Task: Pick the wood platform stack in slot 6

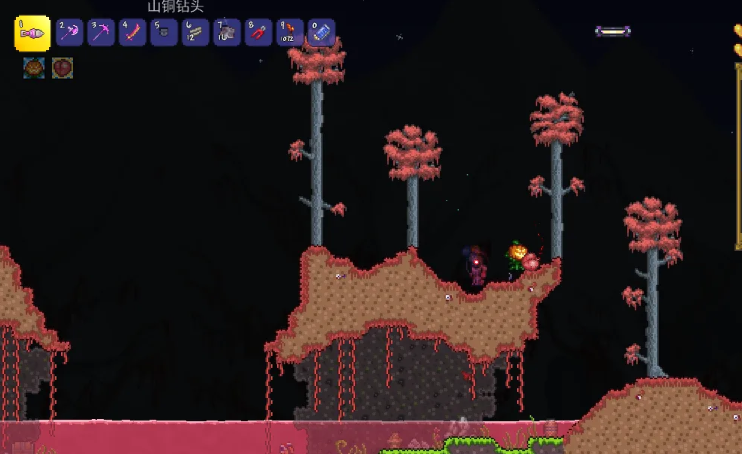Action: [x=196, y=33]
